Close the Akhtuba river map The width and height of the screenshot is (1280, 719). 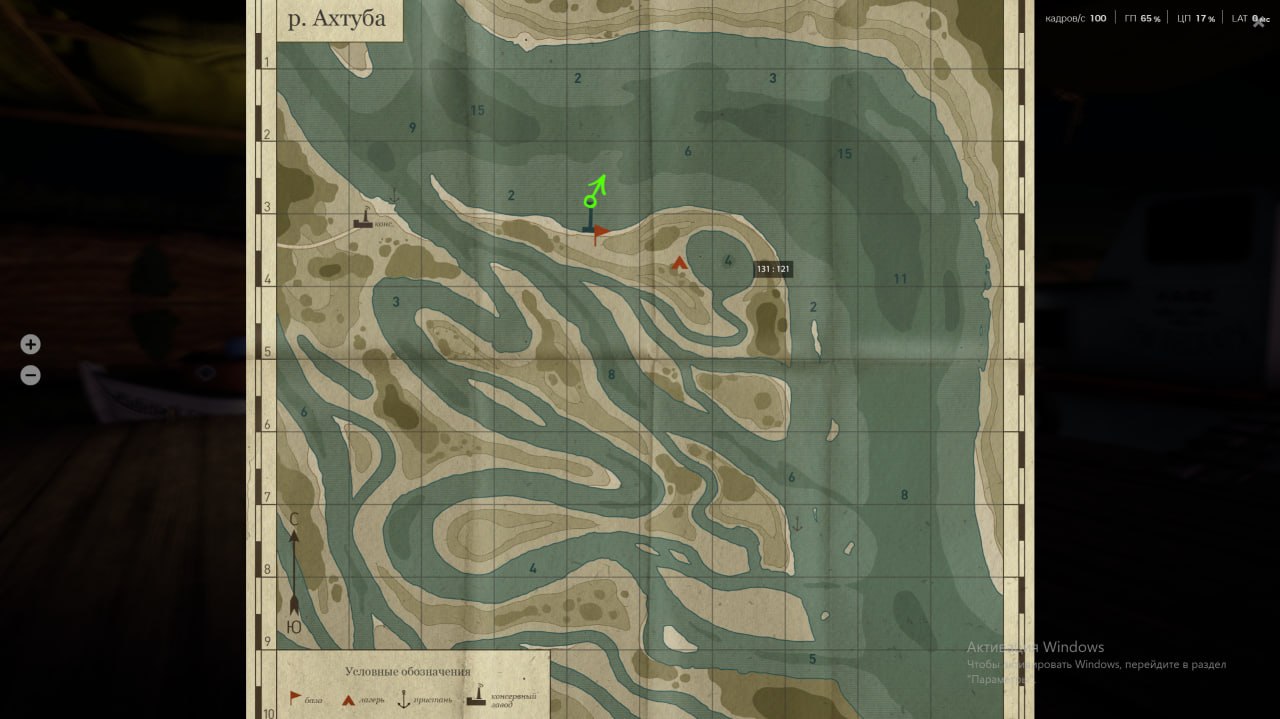click(1259, 22)
